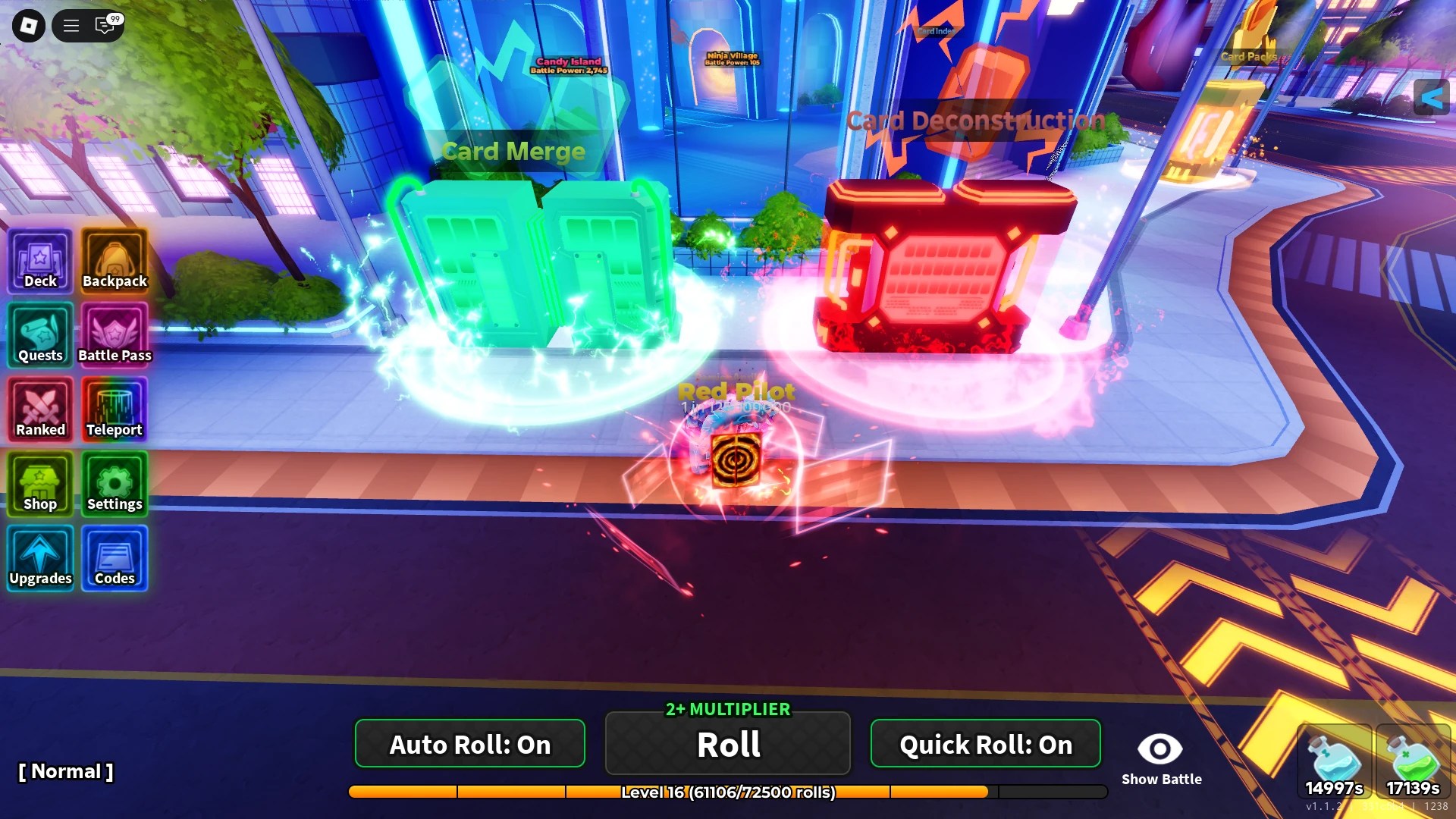
Task: Toggle Auto Roll off
Action: click(469, 744)
